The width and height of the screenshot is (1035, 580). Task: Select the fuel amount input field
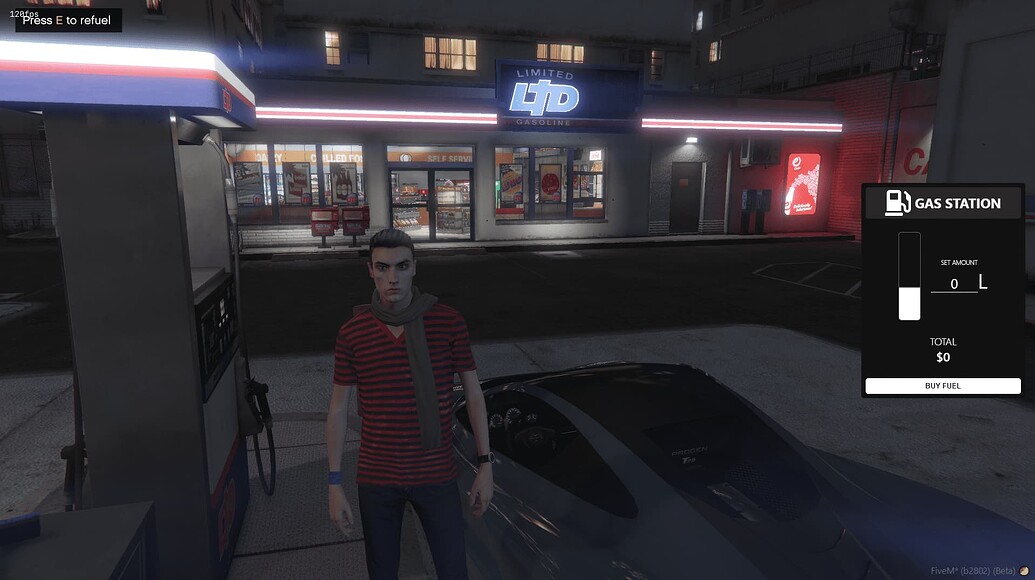point(953,284)
